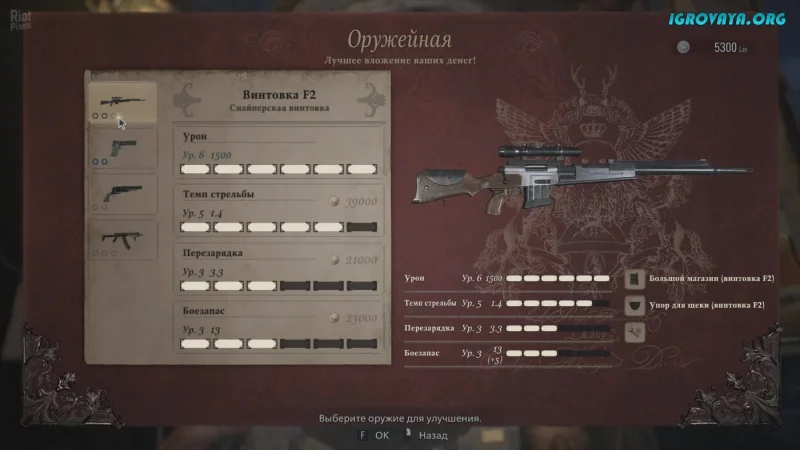Pick the revolver in the weapon list
800x450 pixels.
pyautogui.click(x=122, y=195)
